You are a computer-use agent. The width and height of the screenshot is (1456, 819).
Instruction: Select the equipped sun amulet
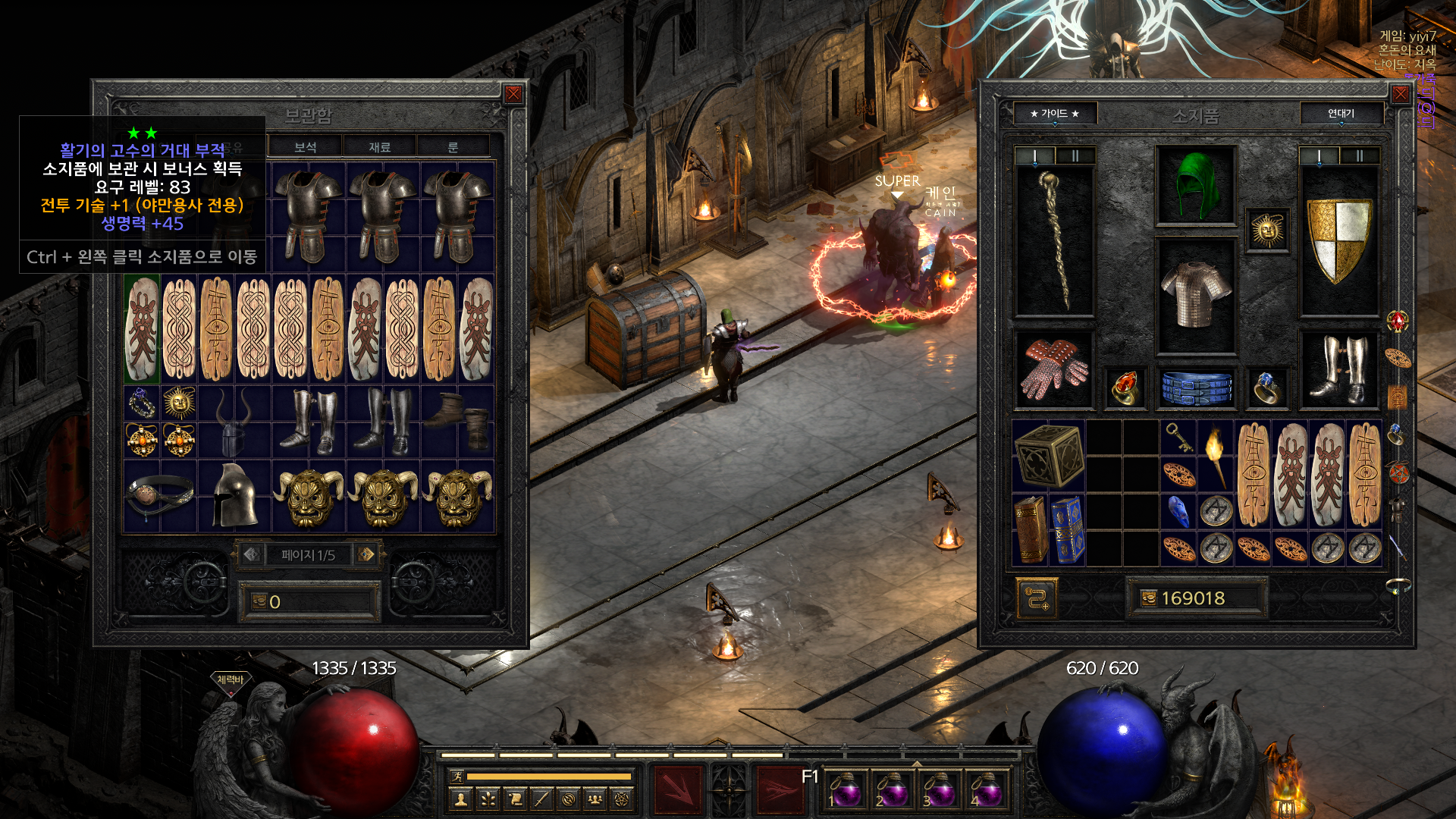tap(1267, 231)
